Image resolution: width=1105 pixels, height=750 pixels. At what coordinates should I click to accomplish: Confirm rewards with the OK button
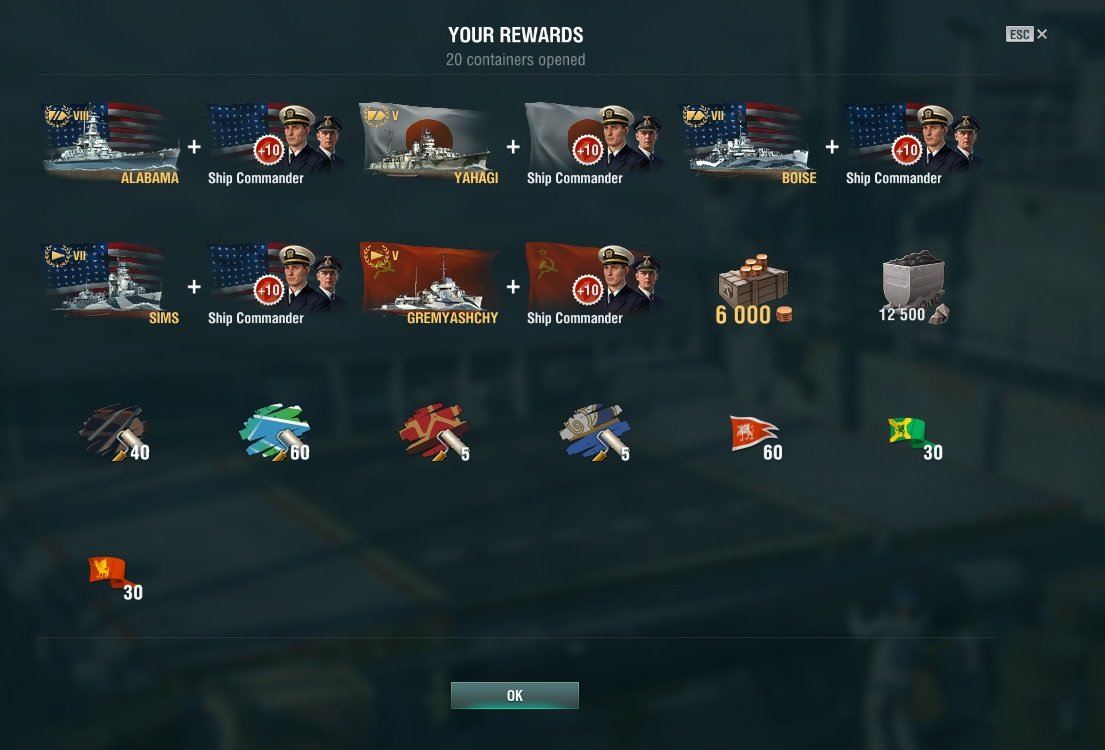click(x=514, y=695)
